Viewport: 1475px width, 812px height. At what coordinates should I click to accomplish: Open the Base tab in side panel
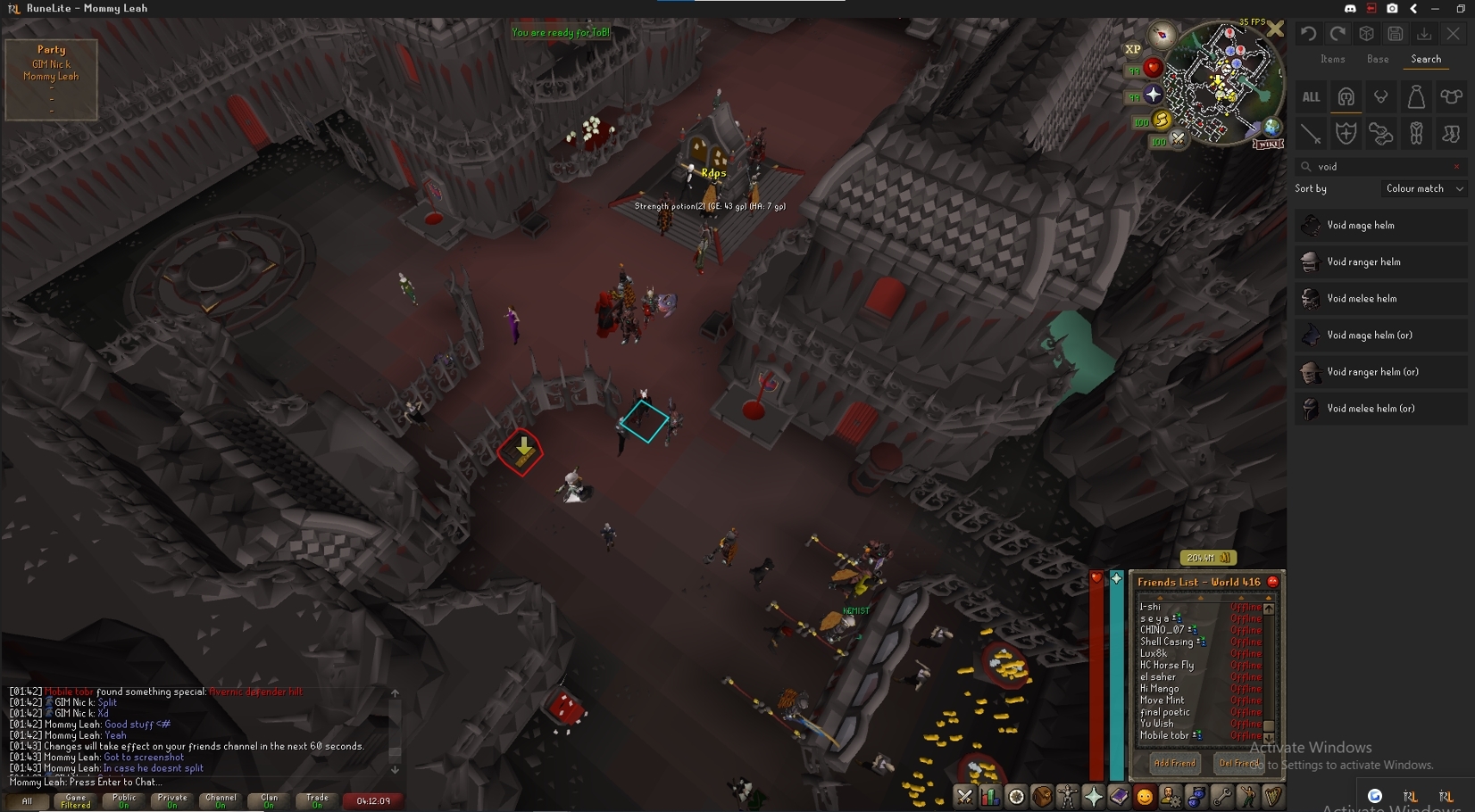click(1378, 59)
